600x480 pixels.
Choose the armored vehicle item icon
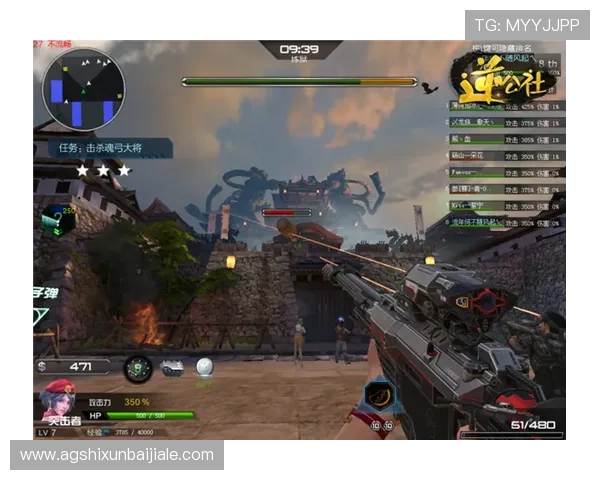(173, 369)
